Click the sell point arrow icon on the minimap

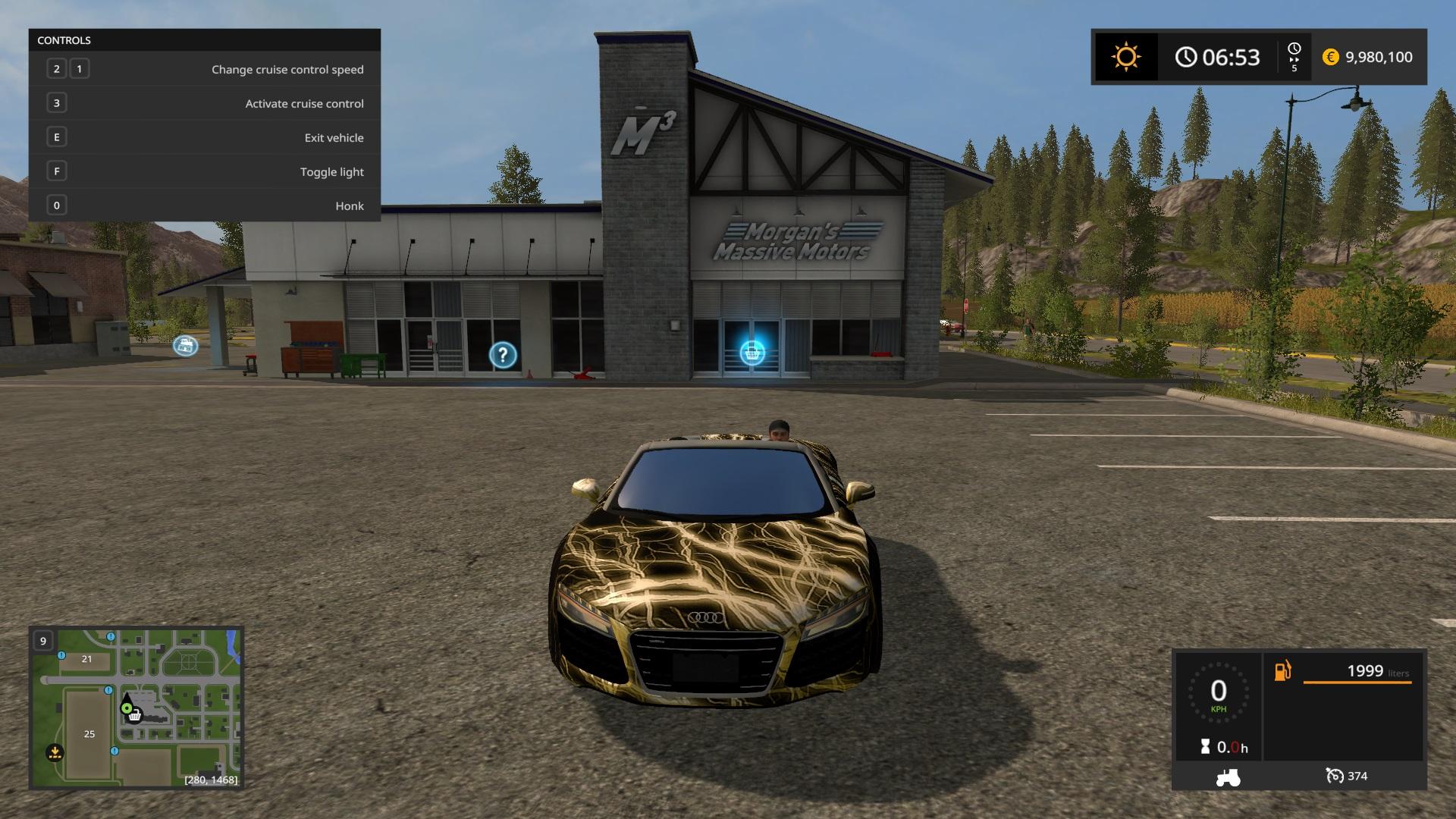click(55, 752)
